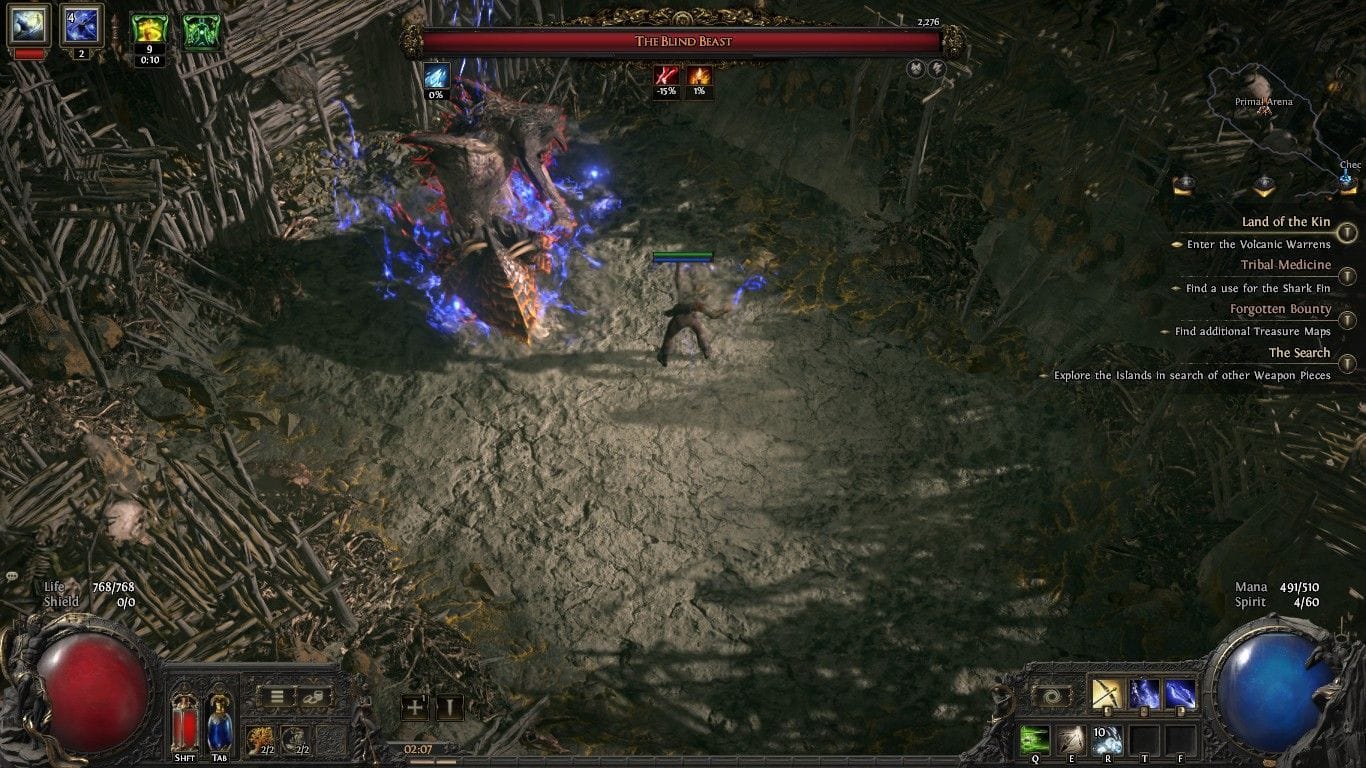Click the Land of the Kin quest title
This screenshot has width=1366, height=768.
(1287, 222)
